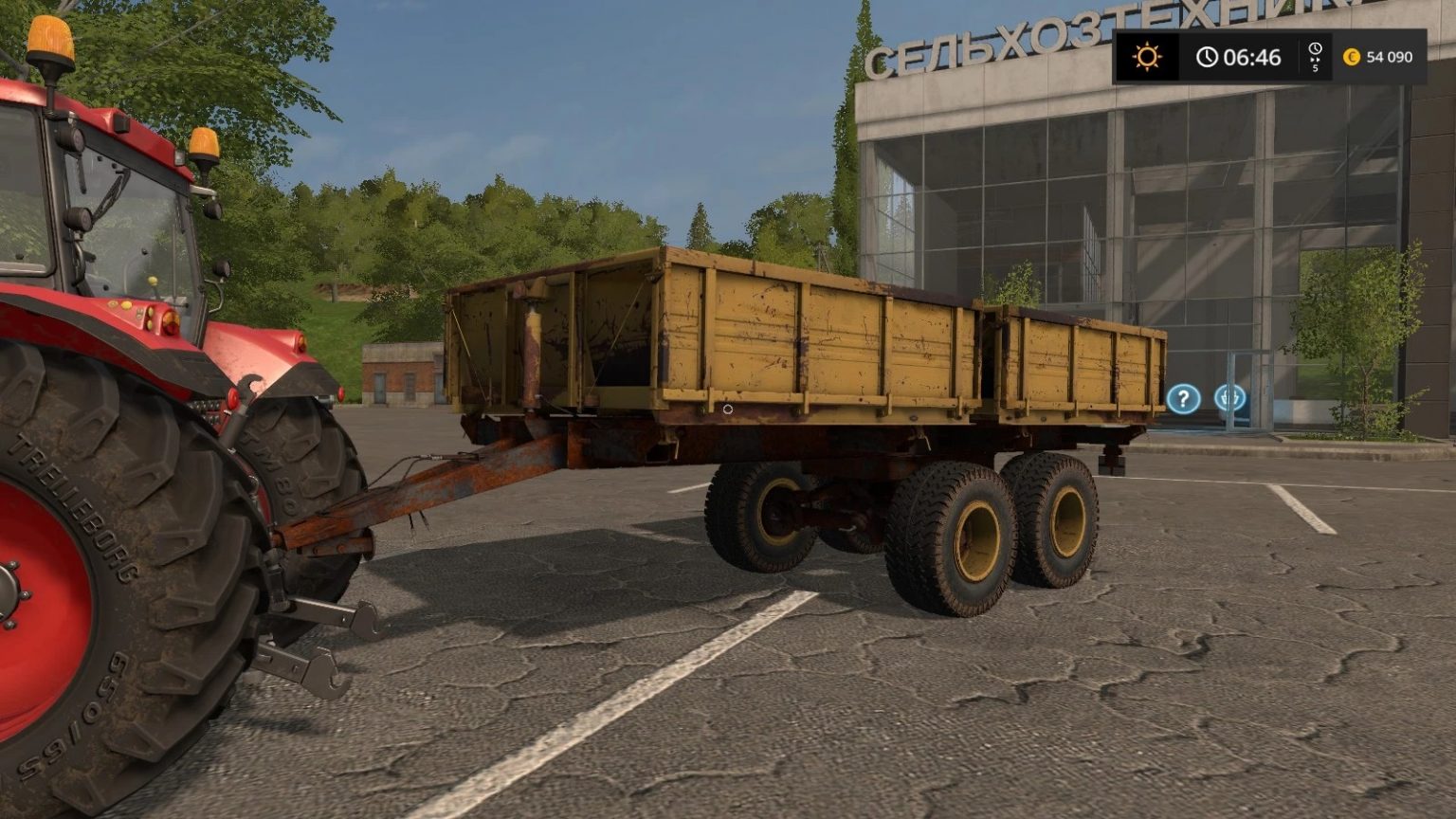This screenshot has width=1456, height=819.
Task: Click the small timescale clock icon
Action: (1315, 48)
